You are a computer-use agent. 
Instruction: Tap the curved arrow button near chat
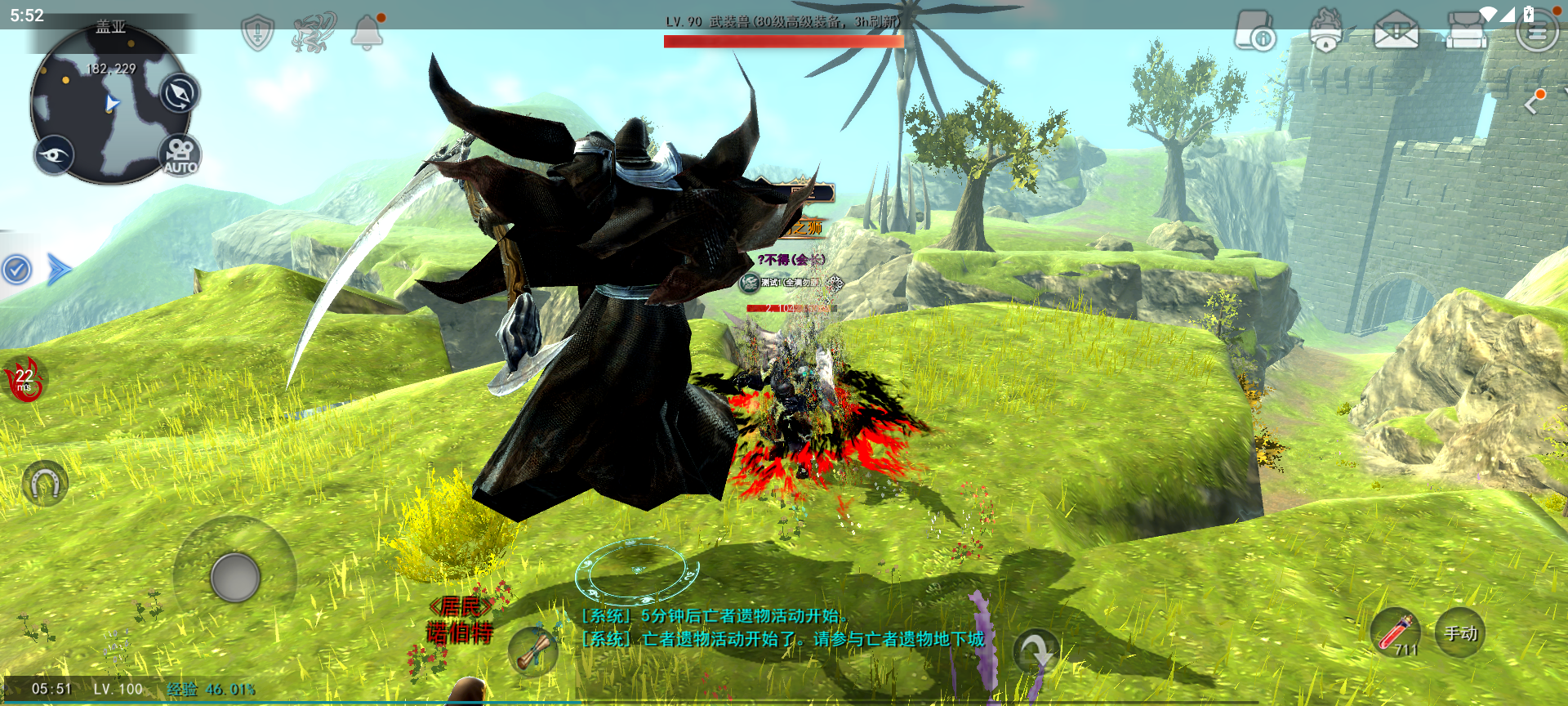pos(1036,651)
